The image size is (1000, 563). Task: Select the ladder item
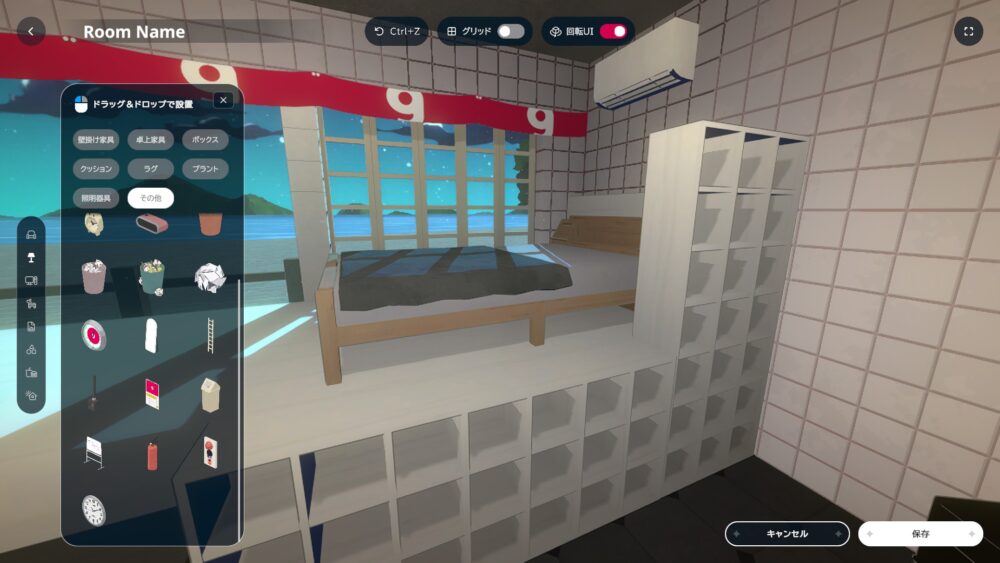click(x=209, y=335)
